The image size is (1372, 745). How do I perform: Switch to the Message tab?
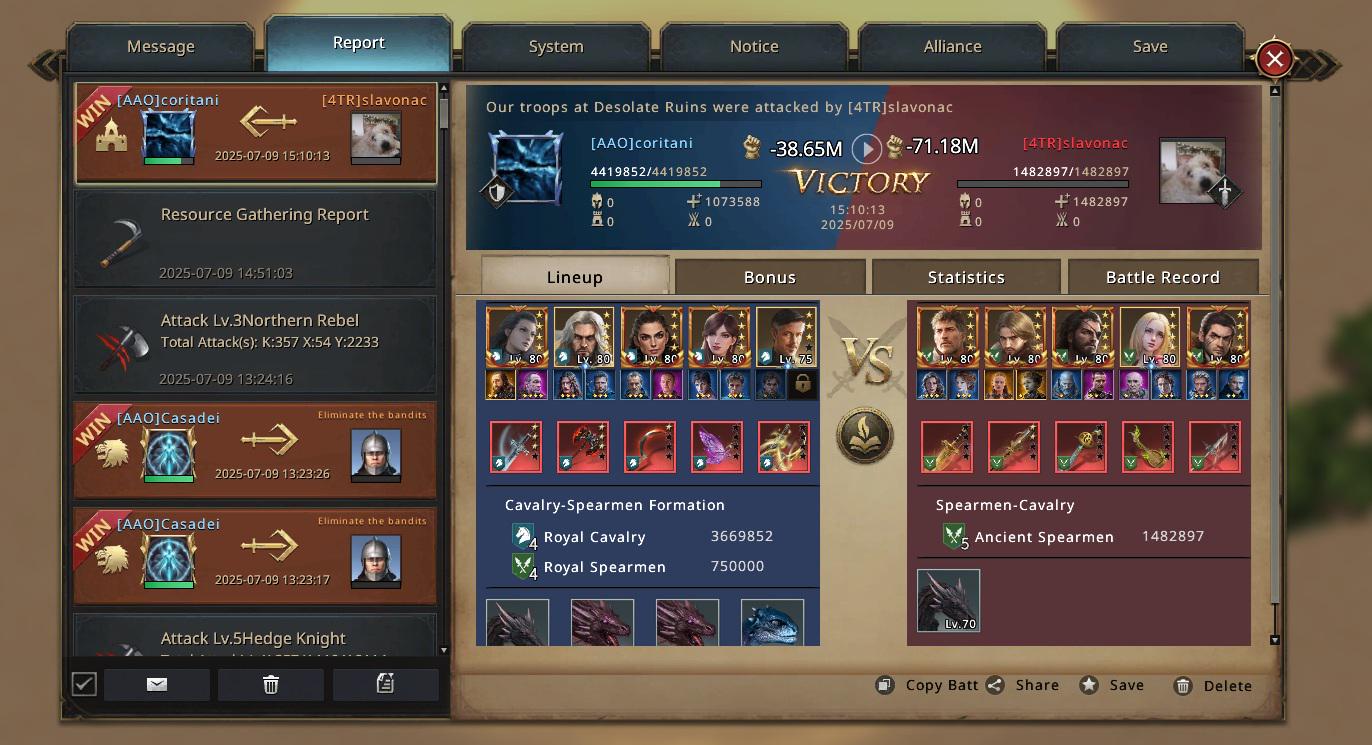160,47
